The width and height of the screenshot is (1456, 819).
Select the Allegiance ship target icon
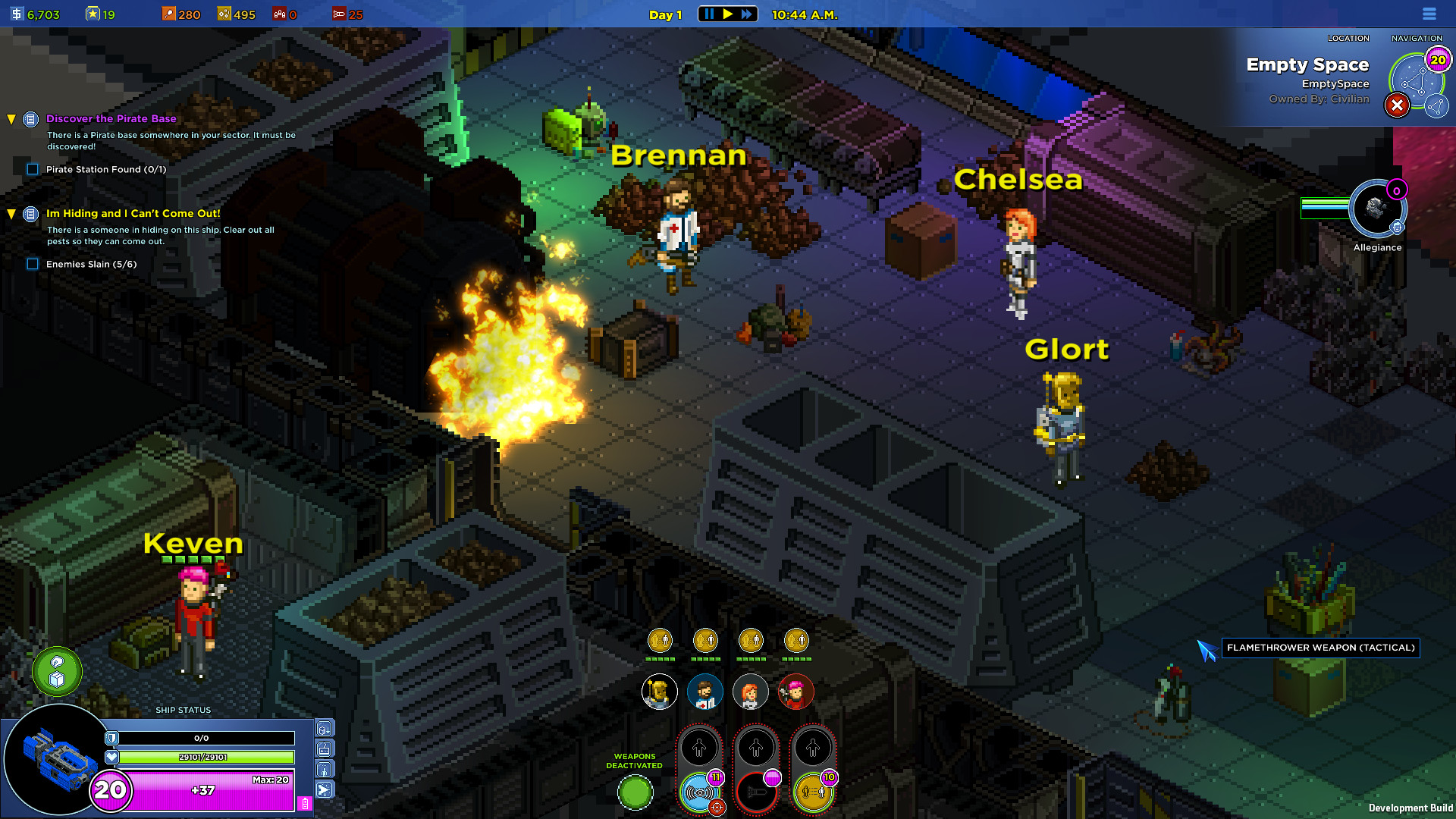(x=1377, y=209)
